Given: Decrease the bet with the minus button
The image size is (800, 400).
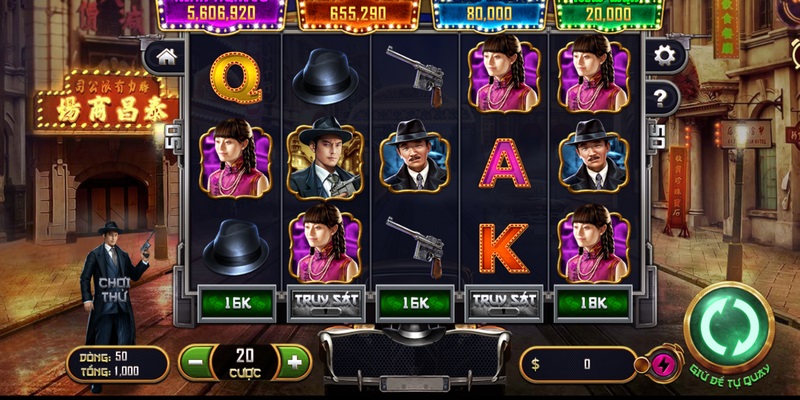Looking at the screenshot, I should pyautogui.click(x=196, y=362).
